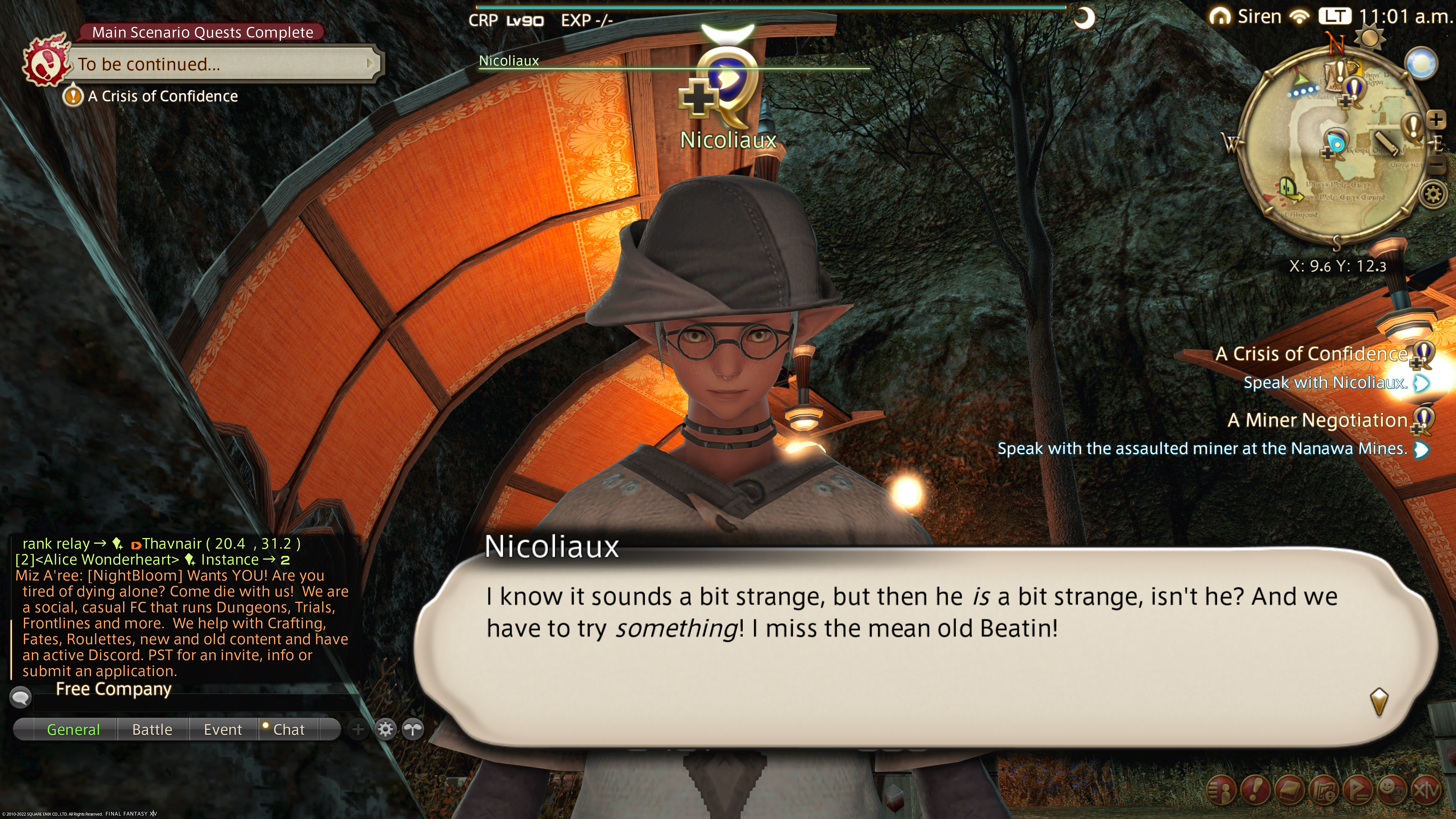The image size is (1456, 819).
Task: Open the Travel map menu icon
Action: coord(1324,790)
